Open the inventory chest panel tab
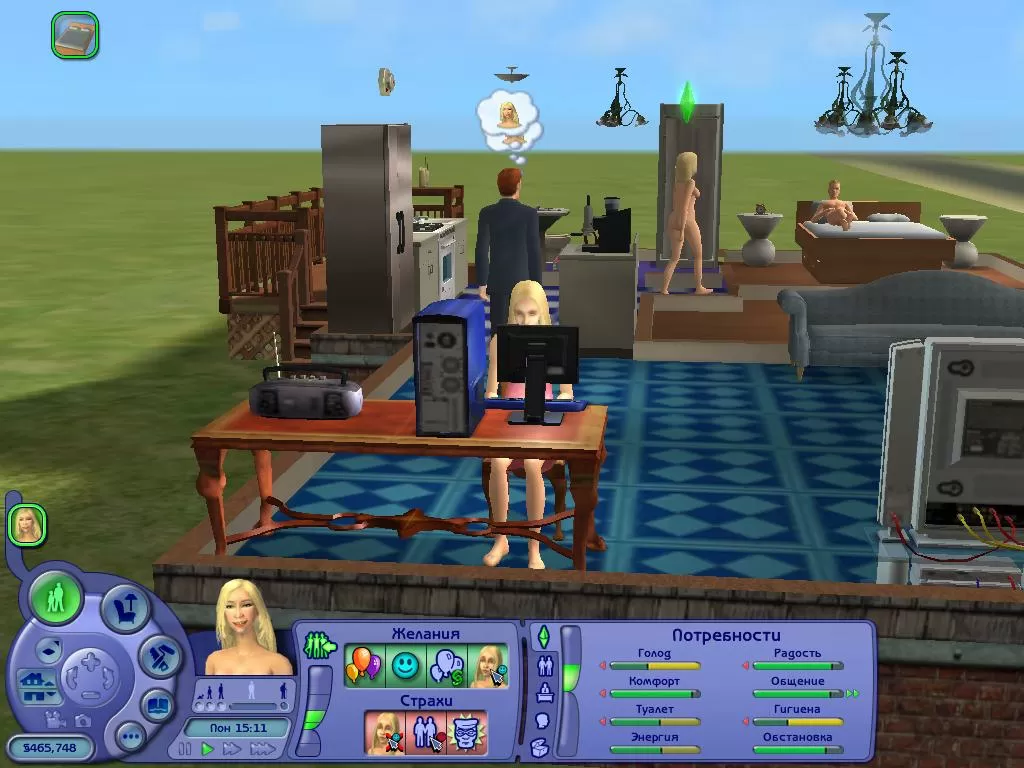 click(541, 746)
